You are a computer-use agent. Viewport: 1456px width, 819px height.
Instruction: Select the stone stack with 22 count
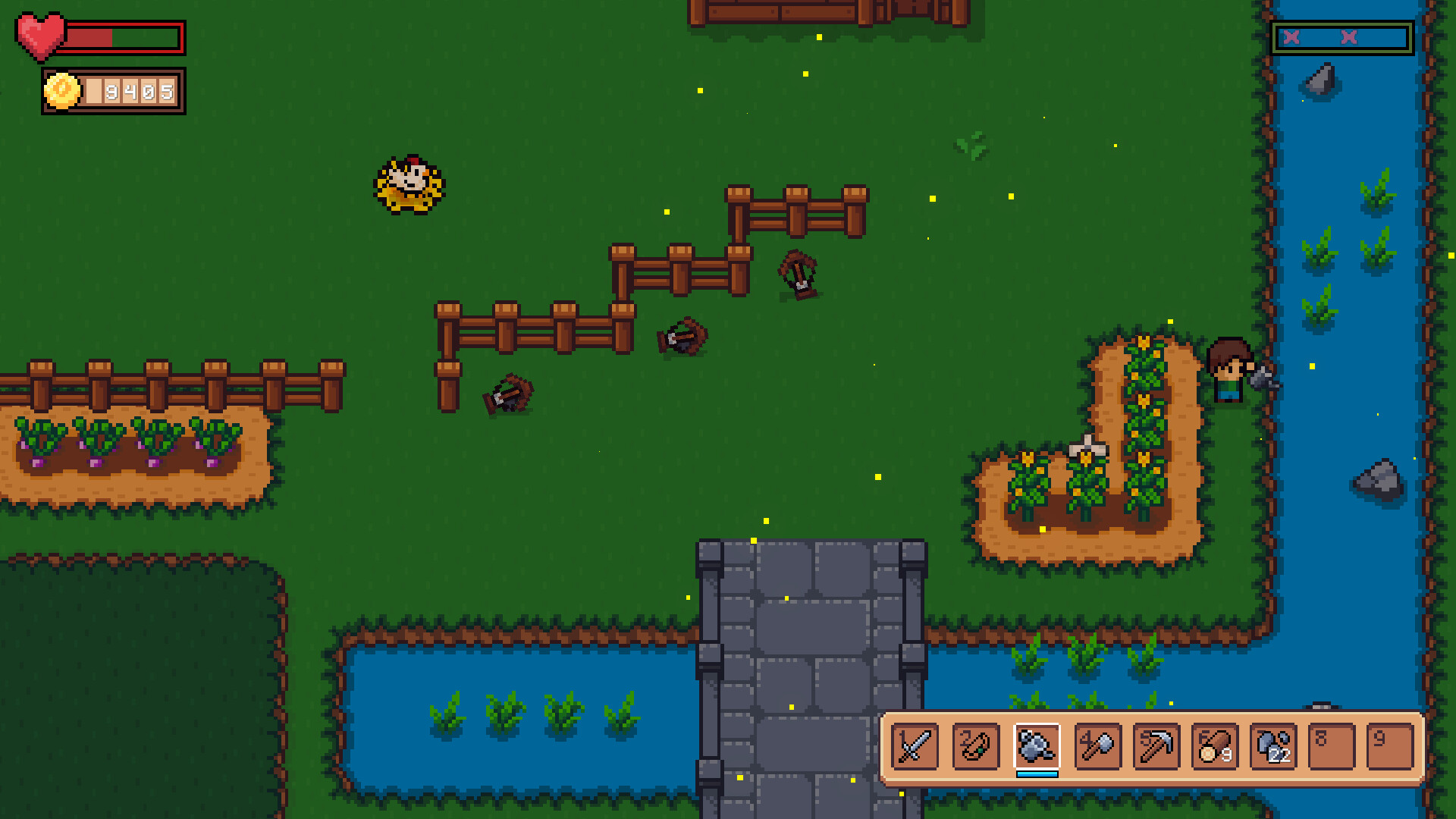pyautogui.click(x=1272, y=747)
